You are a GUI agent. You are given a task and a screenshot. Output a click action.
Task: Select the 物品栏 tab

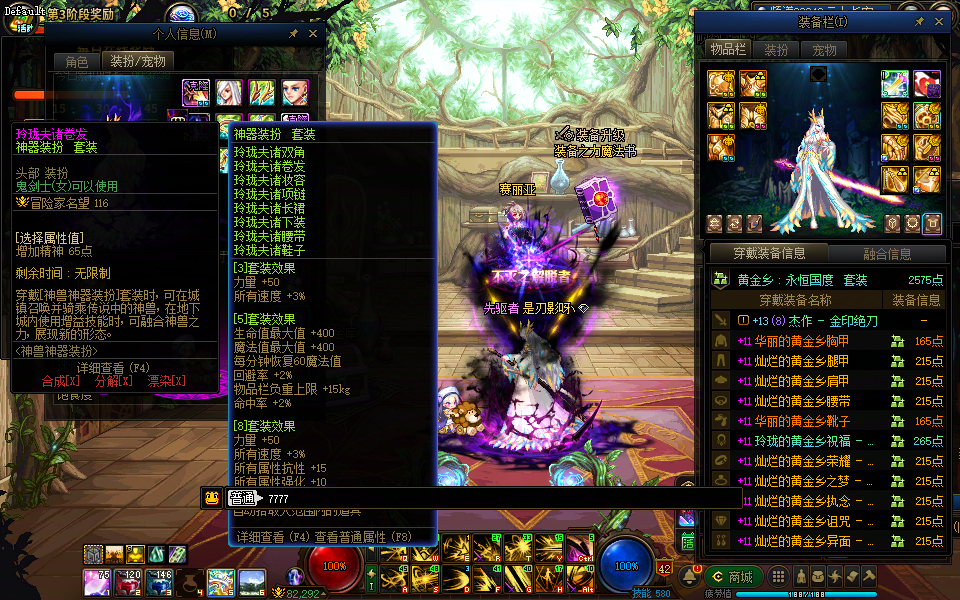click(728, 49)
